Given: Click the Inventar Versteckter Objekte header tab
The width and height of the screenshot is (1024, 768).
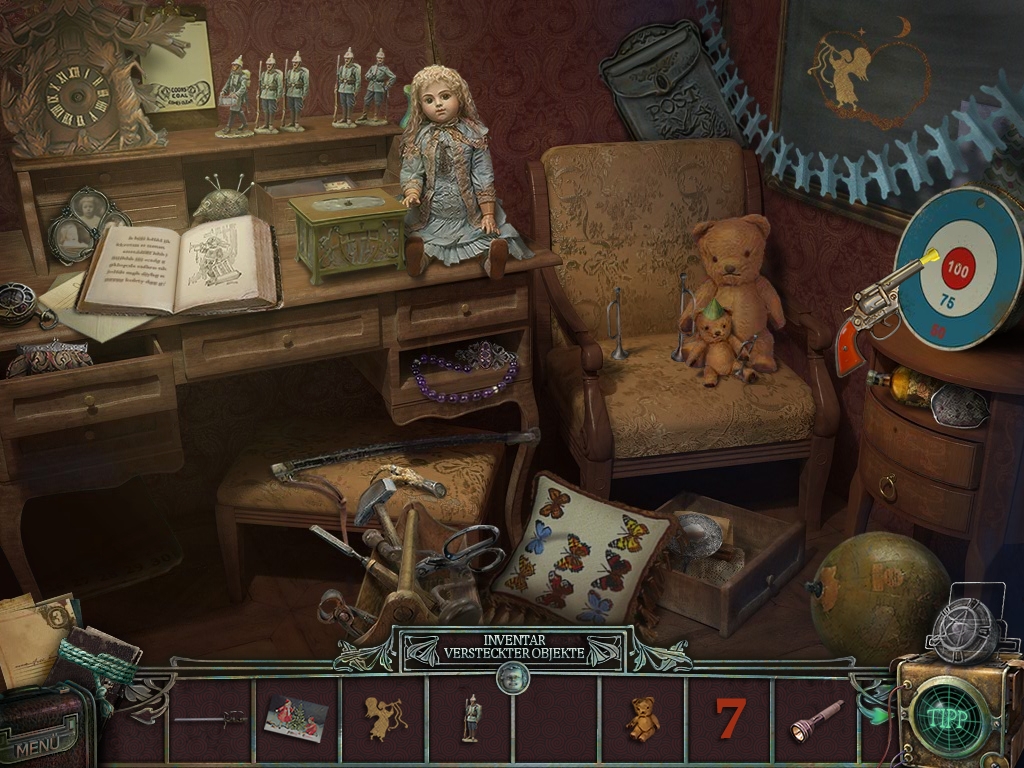Looking at the screenshot, I should 513,648.
